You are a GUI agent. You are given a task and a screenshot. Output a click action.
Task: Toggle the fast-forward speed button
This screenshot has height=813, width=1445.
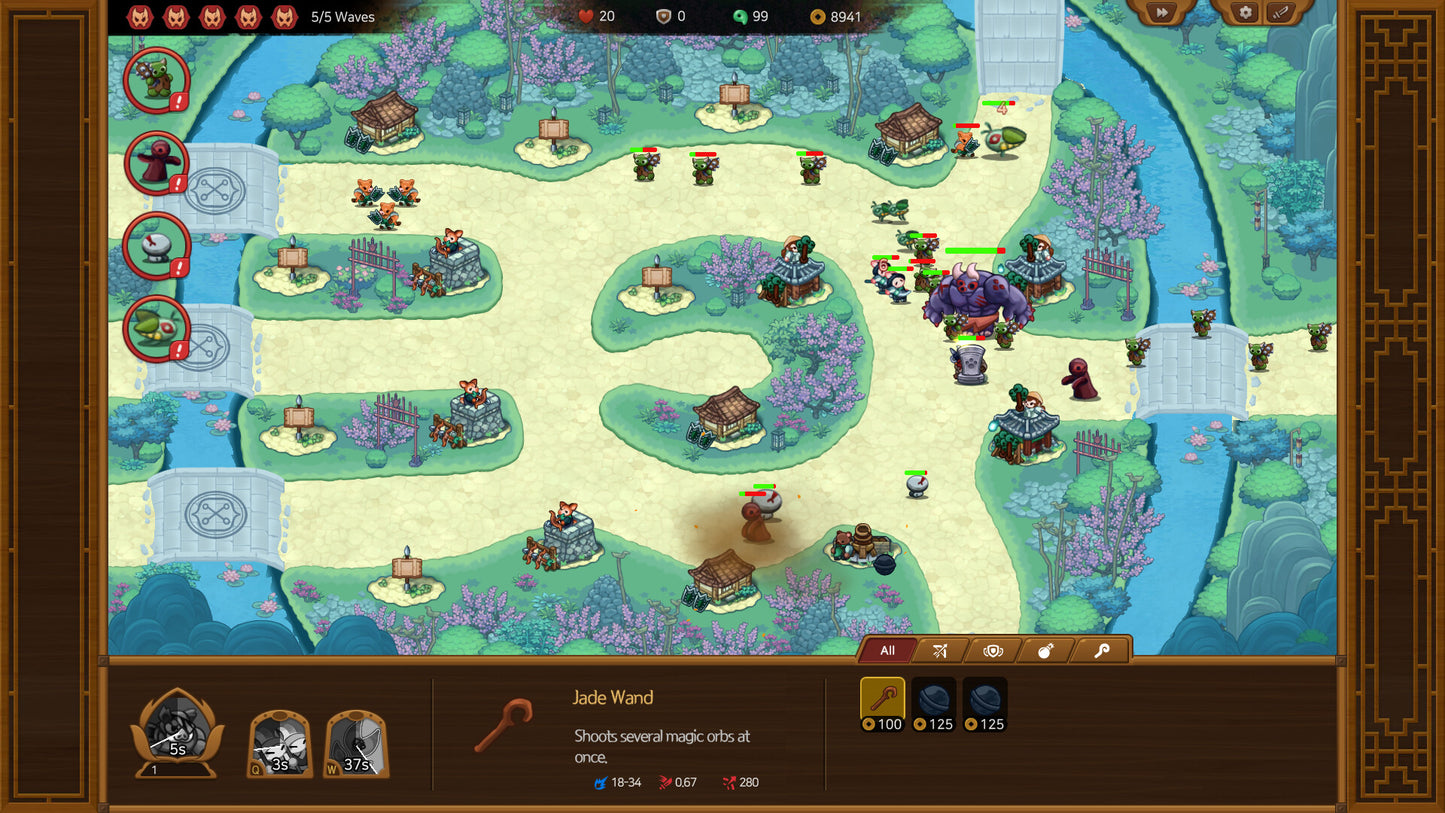(x=1161, y=13)
